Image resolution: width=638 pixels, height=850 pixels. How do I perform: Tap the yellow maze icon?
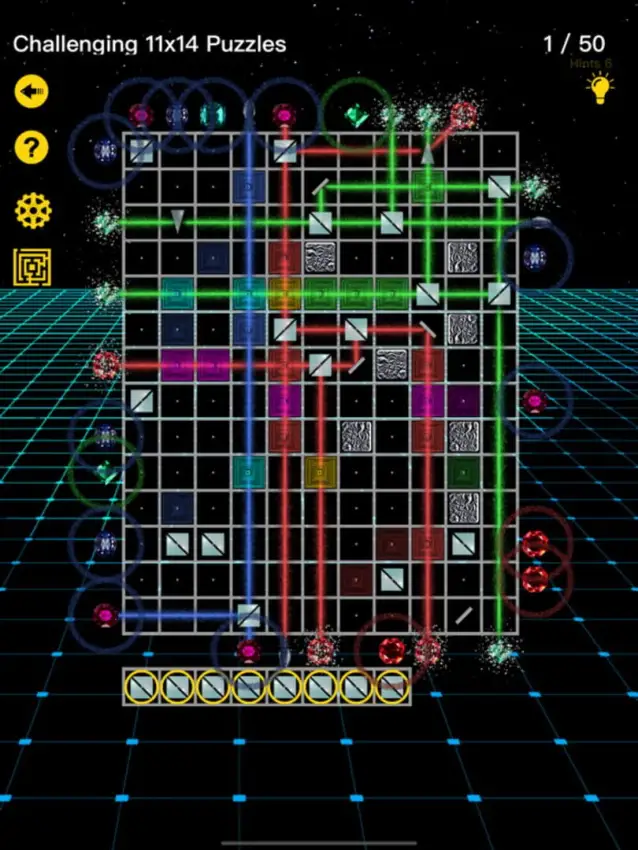(31, 268)
